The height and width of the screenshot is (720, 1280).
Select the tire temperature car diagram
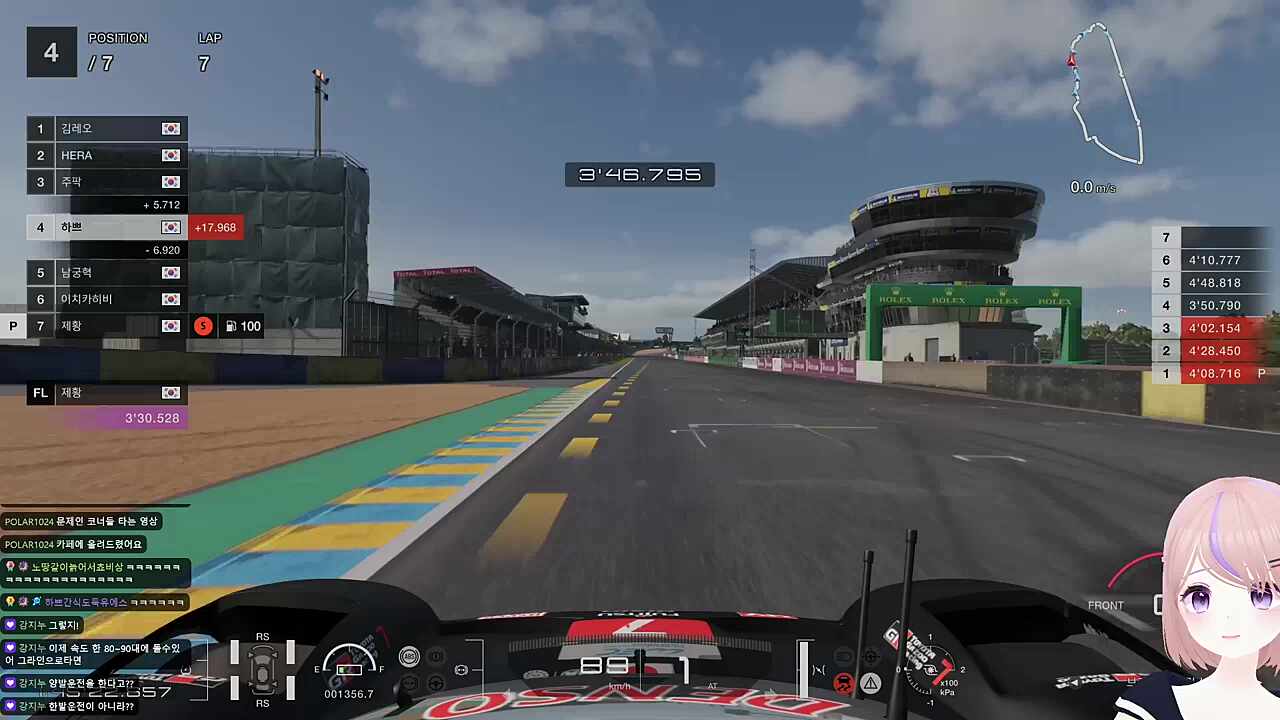coord(262,668)
